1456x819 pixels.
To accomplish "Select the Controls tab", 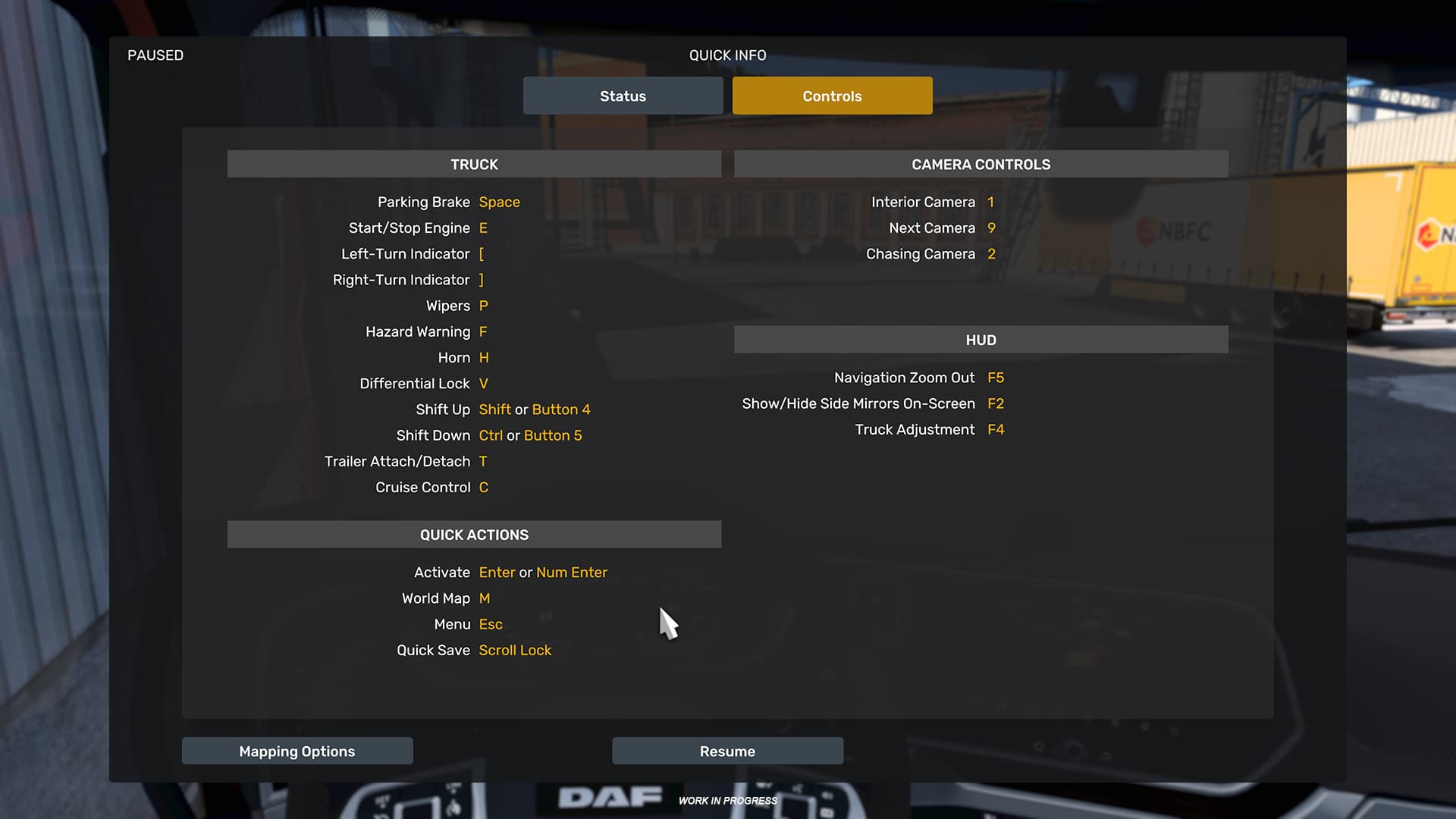I will pos(832,96).
